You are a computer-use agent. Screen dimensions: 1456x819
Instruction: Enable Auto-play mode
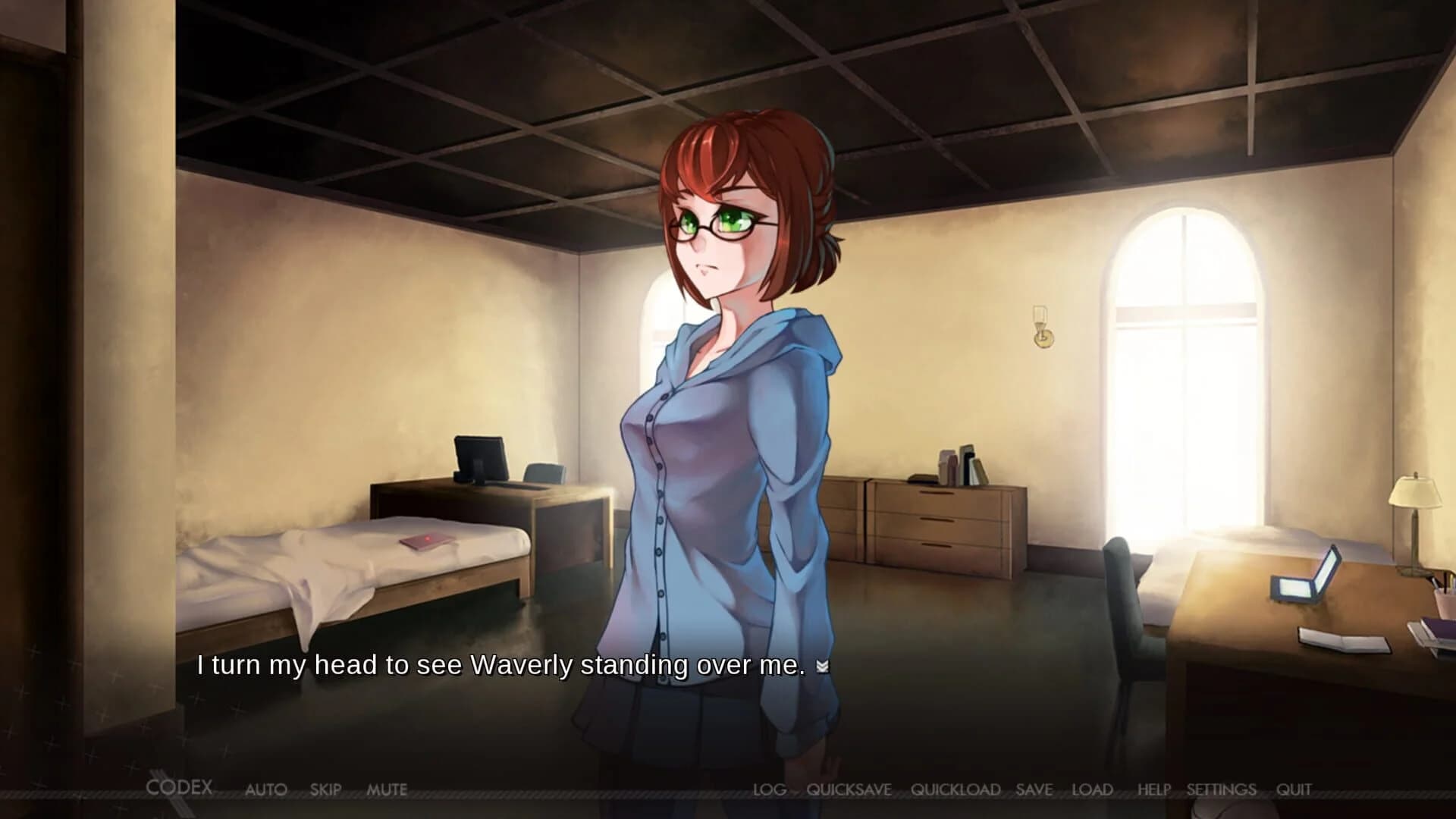267,789
